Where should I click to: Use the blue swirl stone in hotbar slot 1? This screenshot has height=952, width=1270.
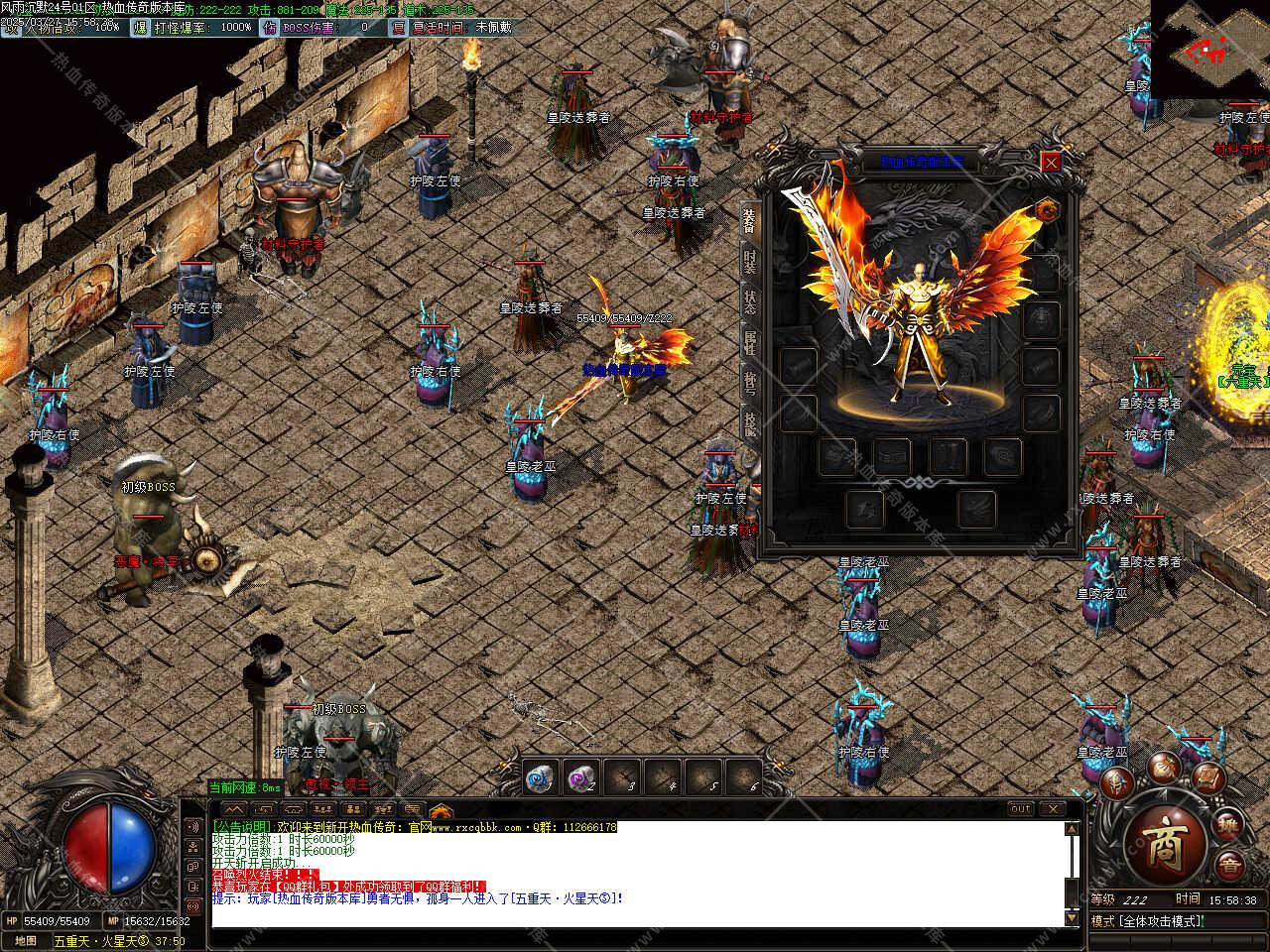tap(538, 778)
